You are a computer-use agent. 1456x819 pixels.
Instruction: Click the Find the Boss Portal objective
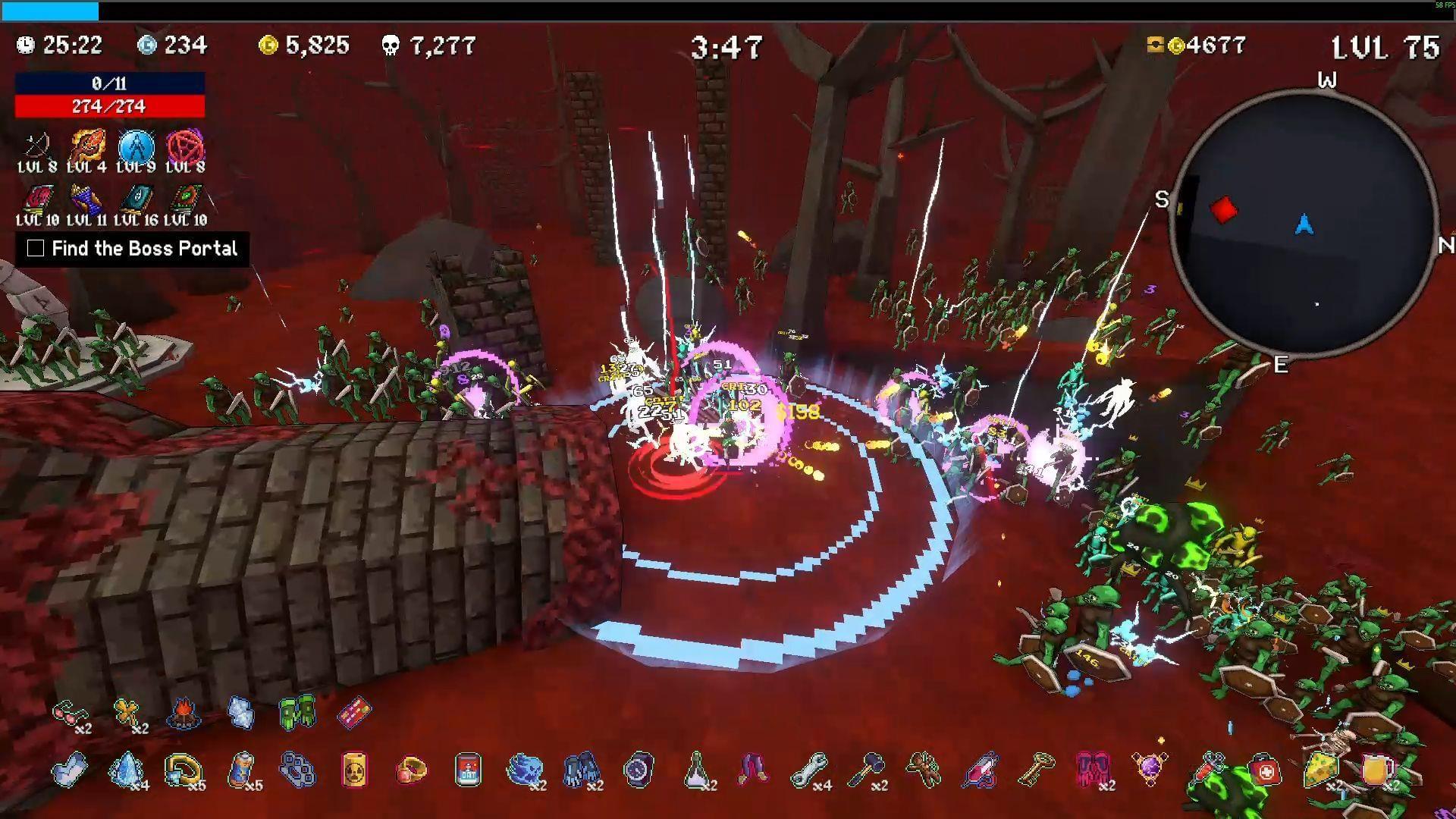pyautogui.click(x=133, y=249)
